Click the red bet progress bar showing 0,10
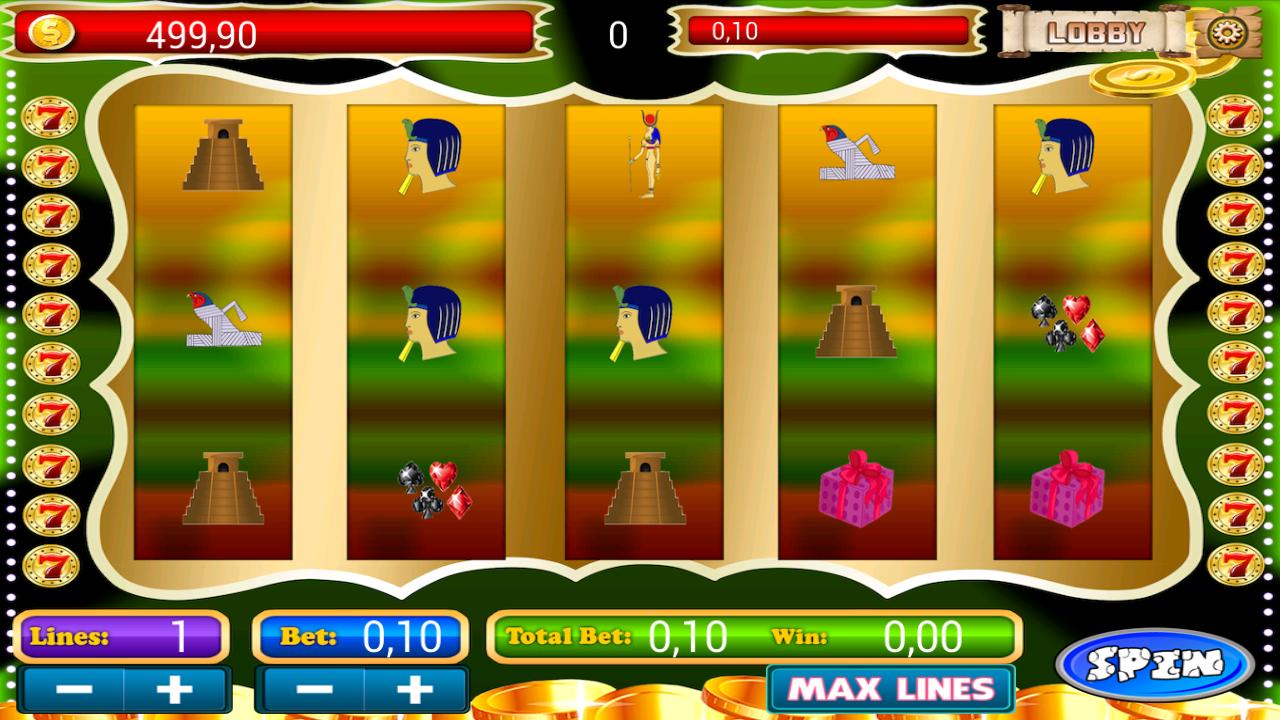The height and width of the screenshot is (720, 1280). [830, 30]
